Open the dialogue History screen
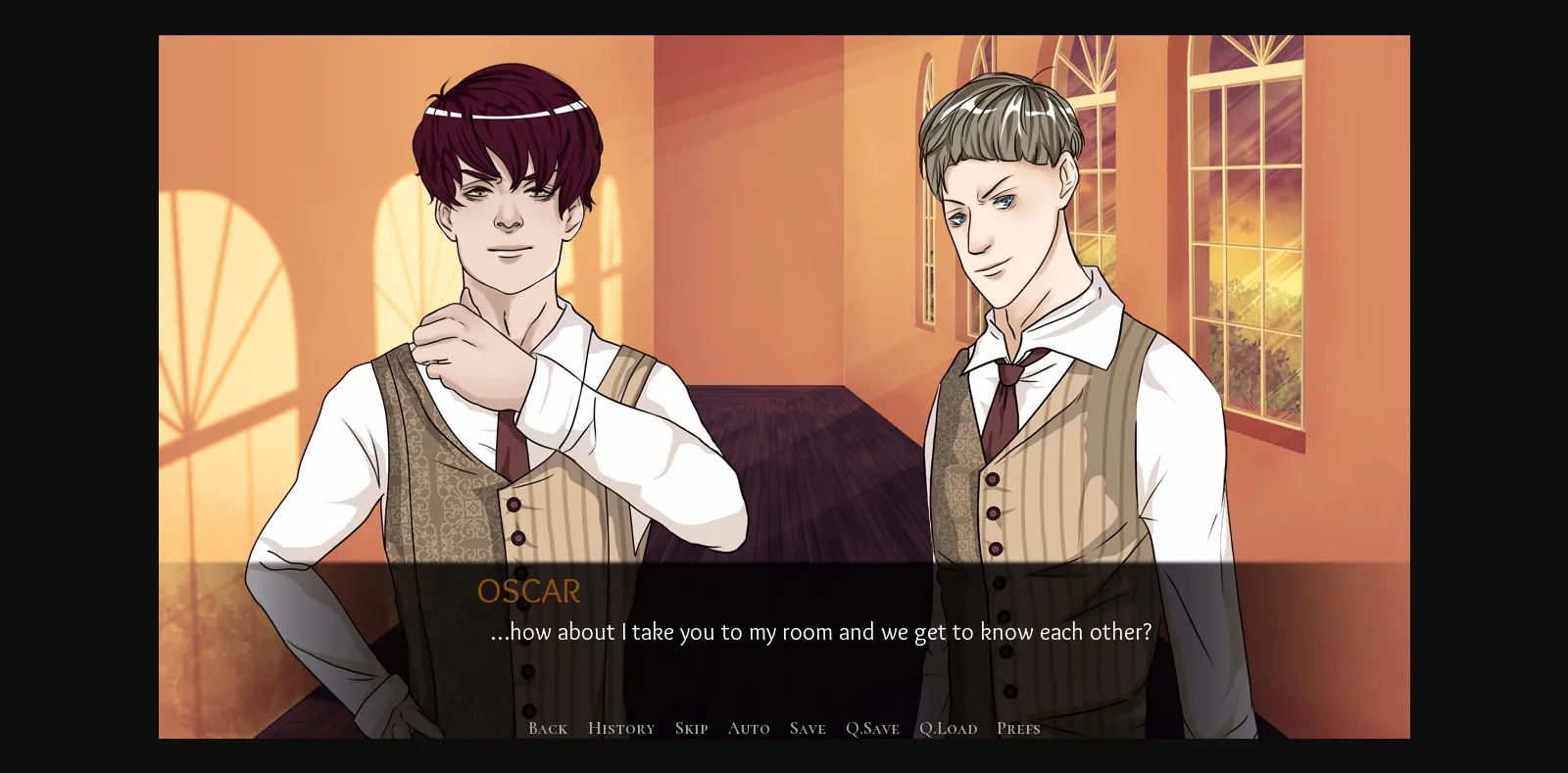This screenshot has height=773, width=1568. 620,728
